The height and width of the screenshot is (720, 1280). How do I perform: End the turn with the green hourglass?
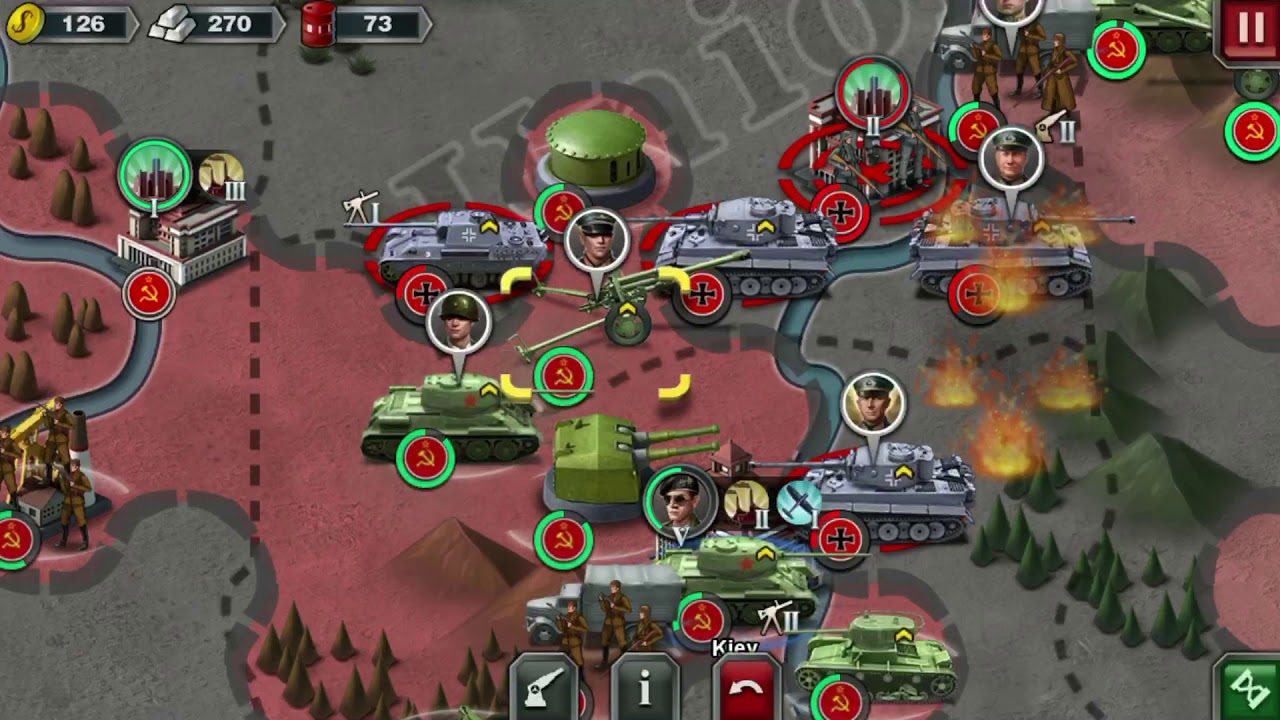1250,689
